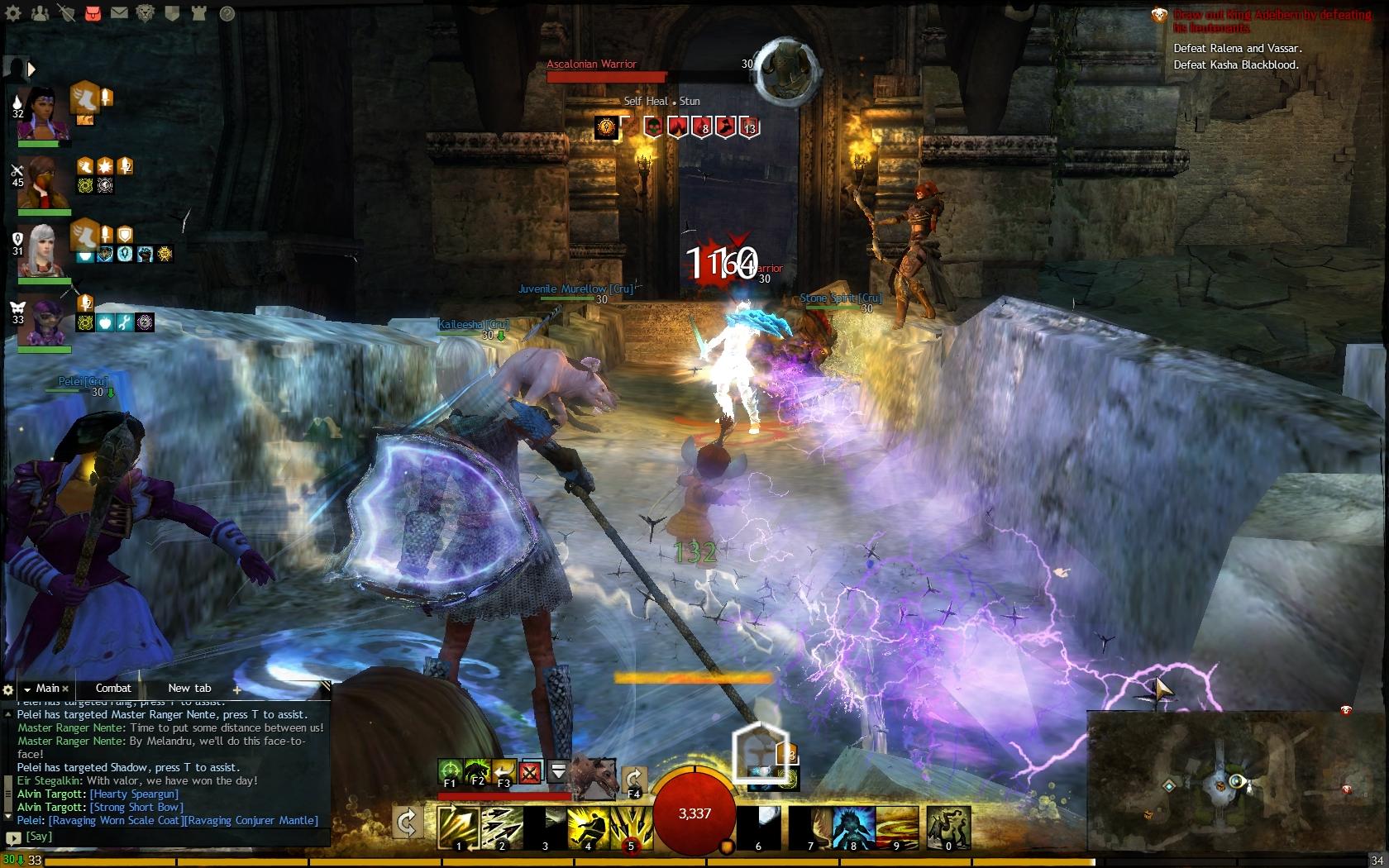
Task: Click the Hearty Speargun item link
Action: point(134,794)
